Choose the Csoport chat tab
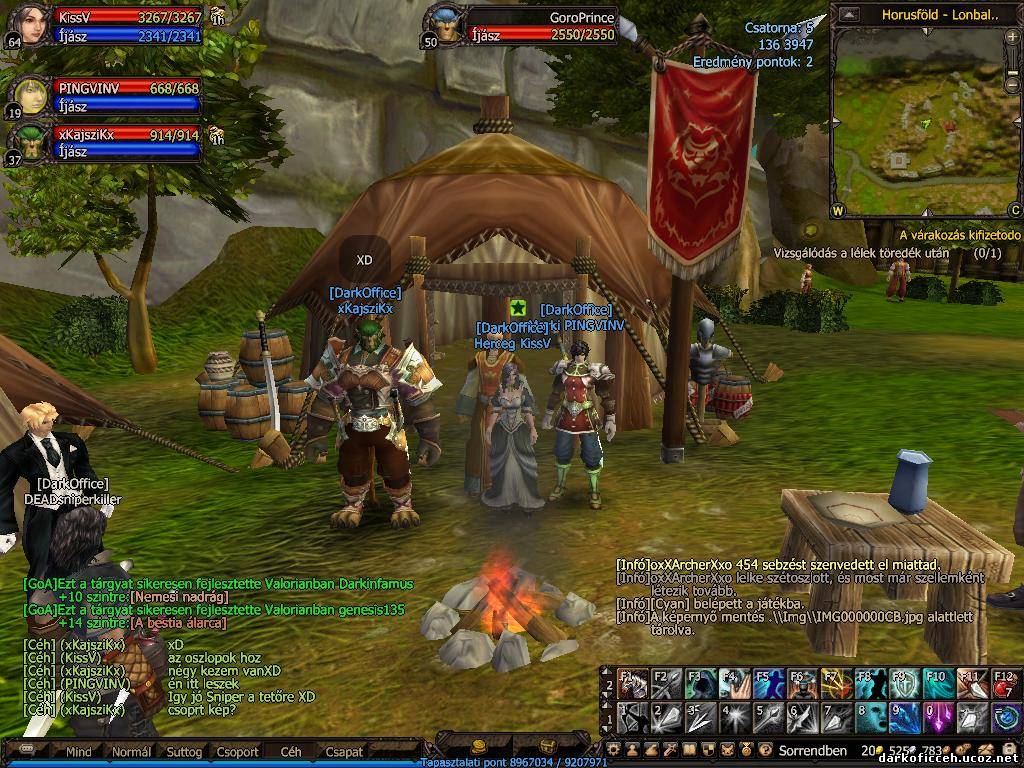This screenshot has height=768, width=1024. click(238, 752)
